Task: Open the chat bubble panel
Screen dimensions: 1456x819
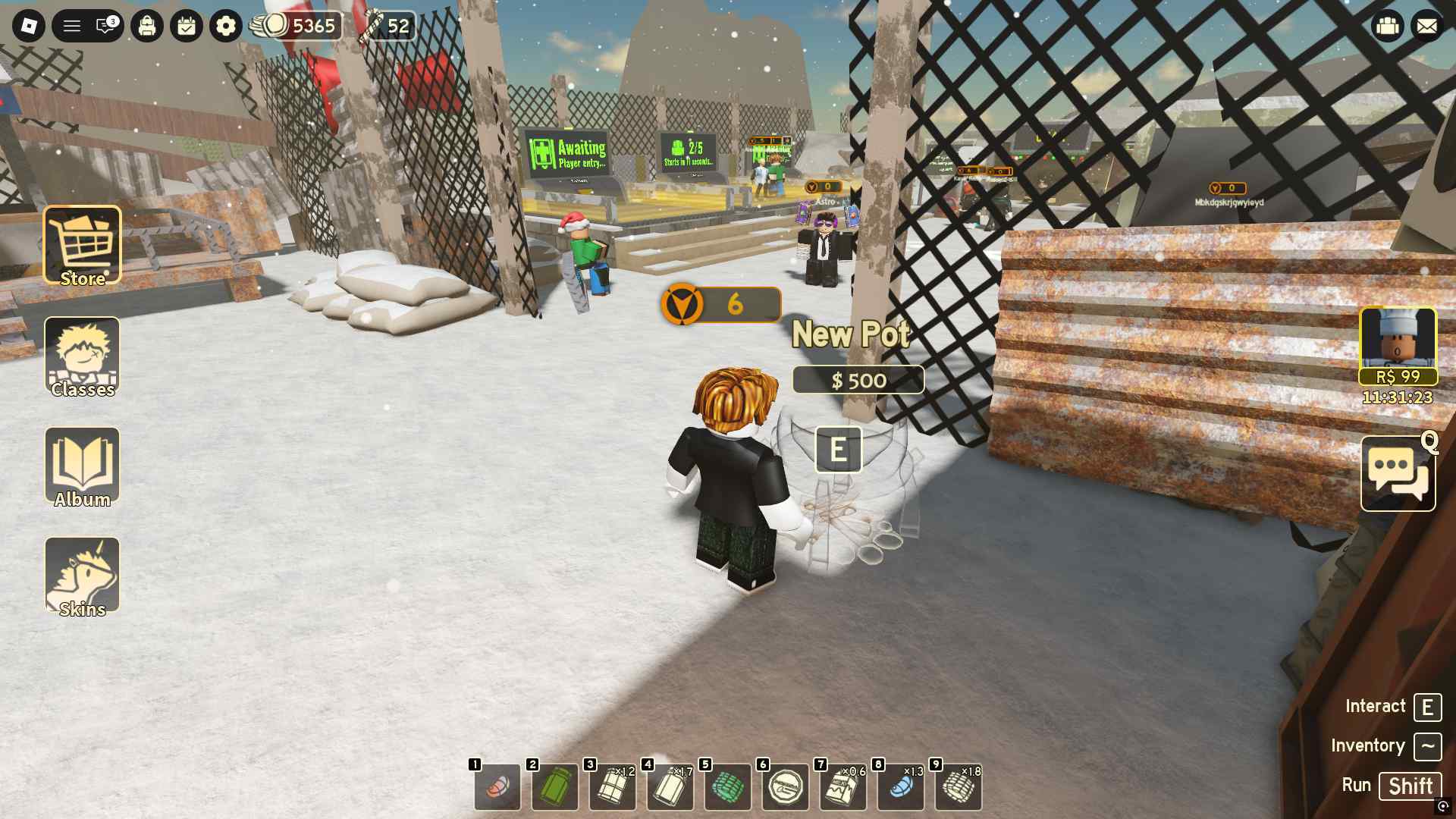Action: pos(1398,472)
